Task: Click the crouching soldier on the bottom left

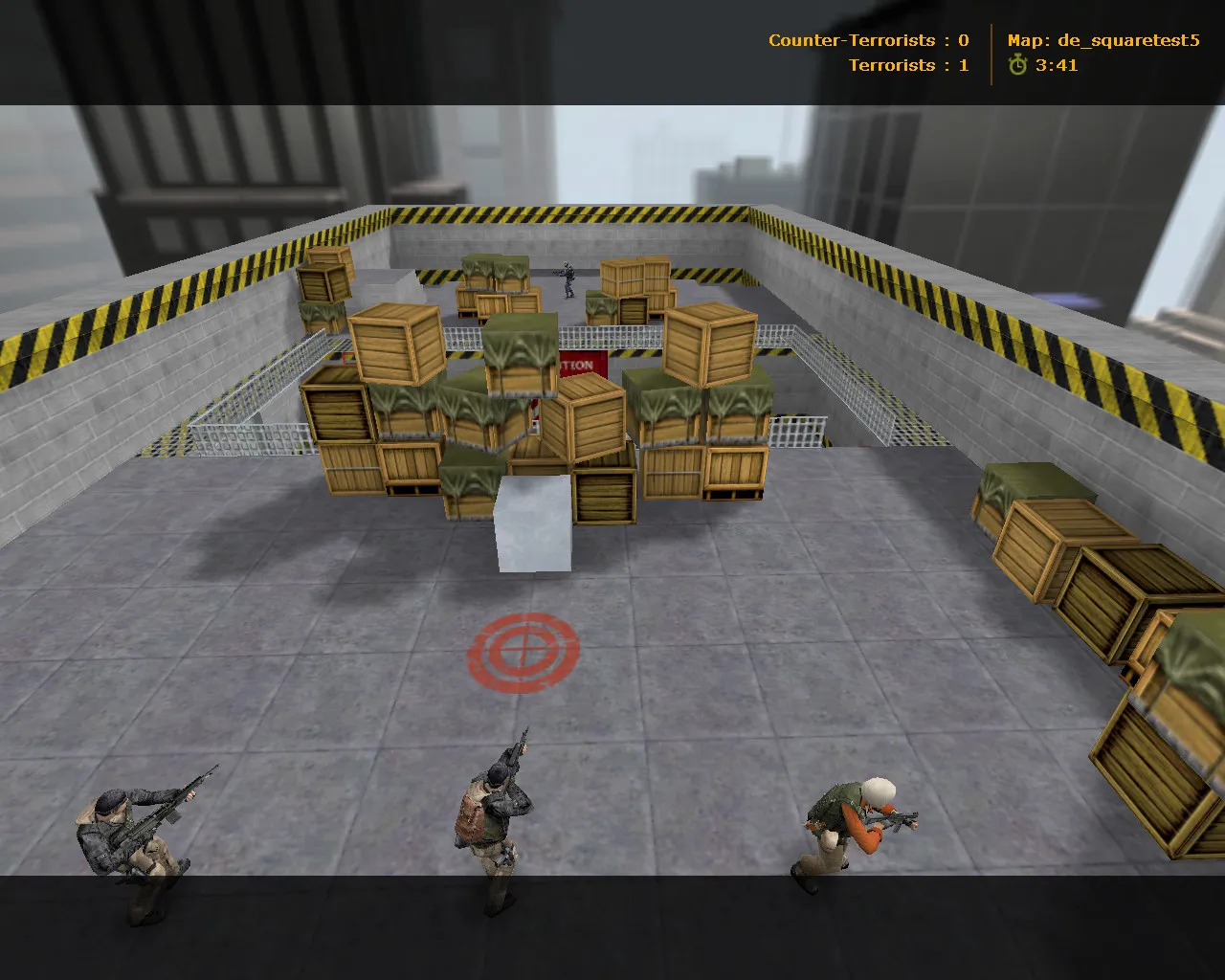Action: click(134, 842)
